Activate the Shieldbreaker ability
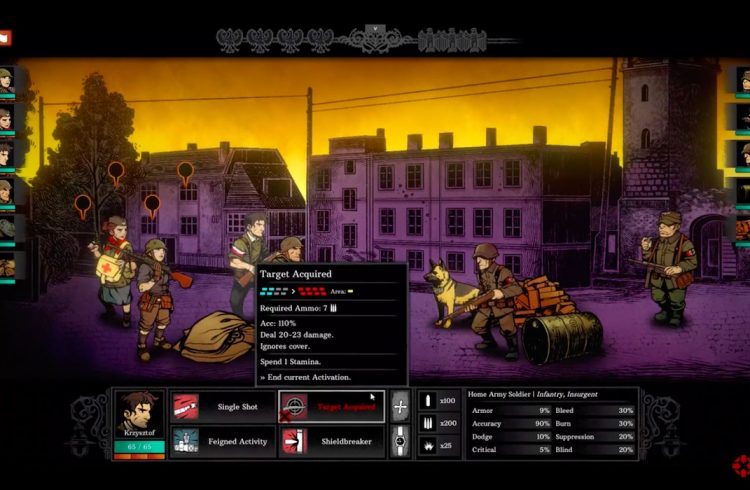The height and width of the screenshot is (490, 750). click(331, 440)
